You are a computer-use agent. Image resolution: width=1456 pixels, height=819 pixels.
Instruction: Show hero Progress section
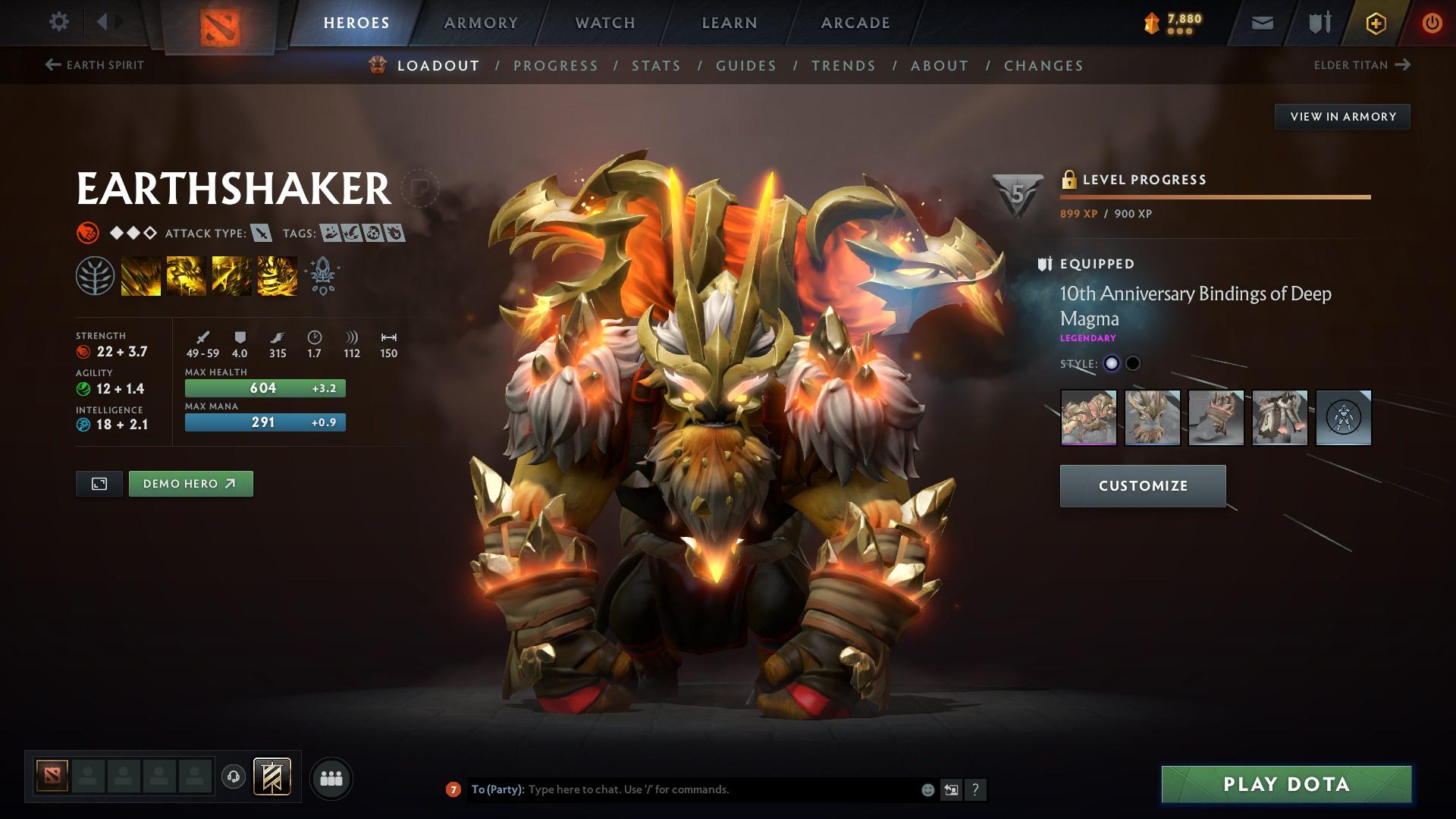click(556, 66)
